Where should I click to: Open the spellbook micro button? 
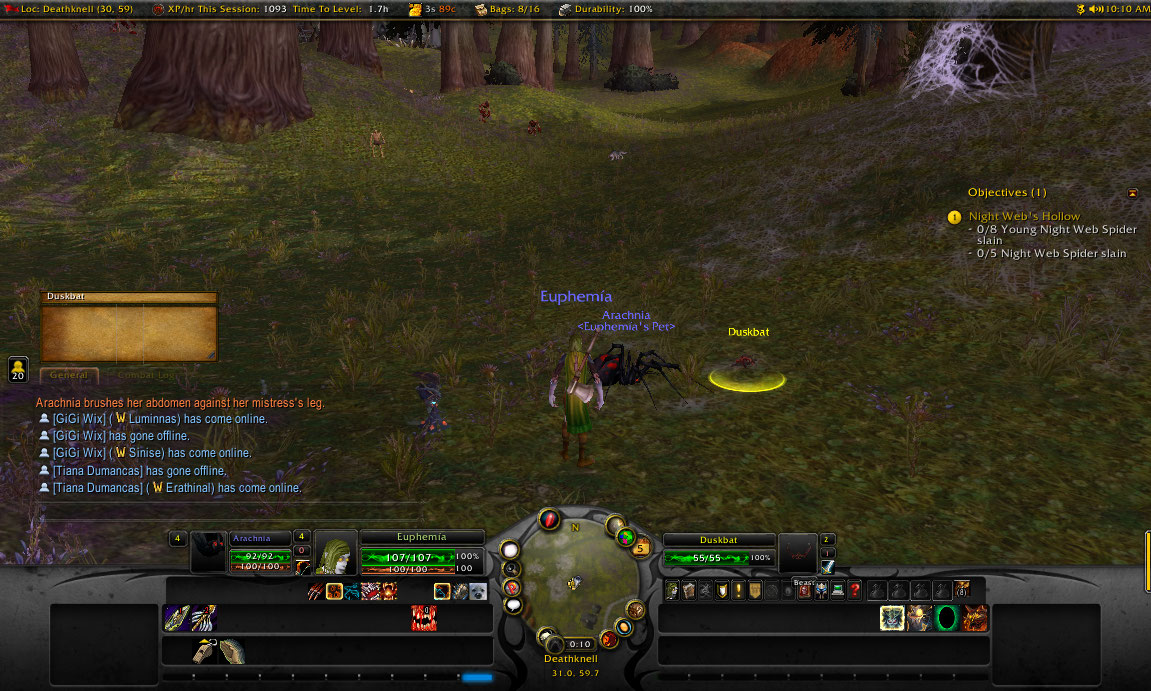[x=688, y=590]
